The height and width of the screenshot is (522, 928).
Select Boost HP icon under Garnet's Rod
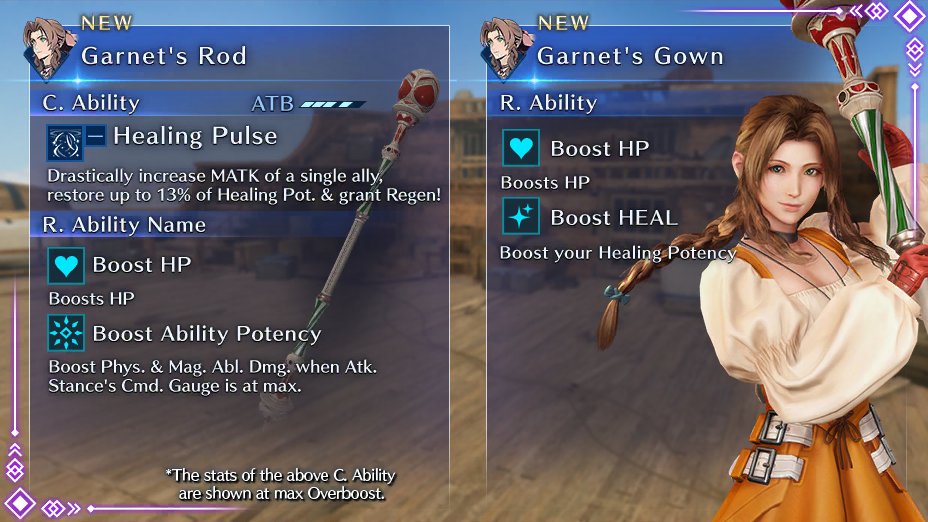pyautogui.click(x=67, y=265)
